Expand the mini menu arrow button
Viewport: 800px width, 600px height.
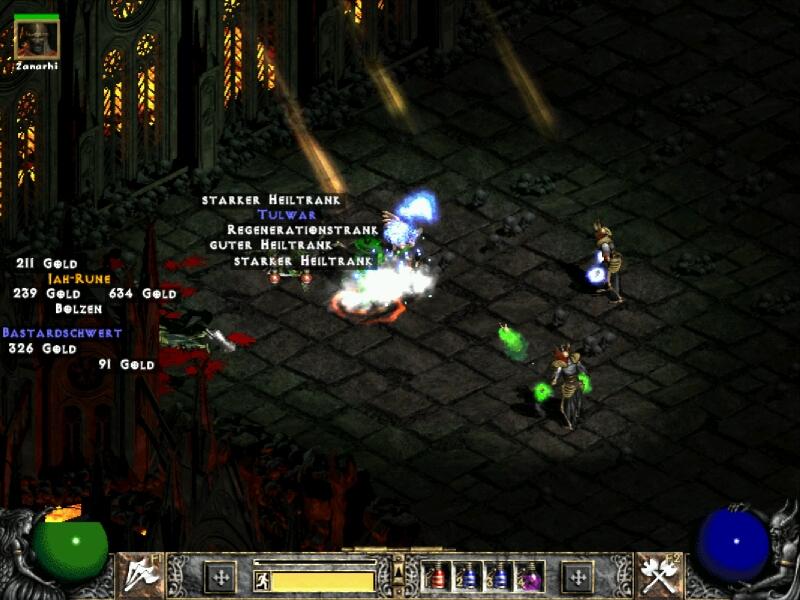pyautogui.click(x=398, y=571)
